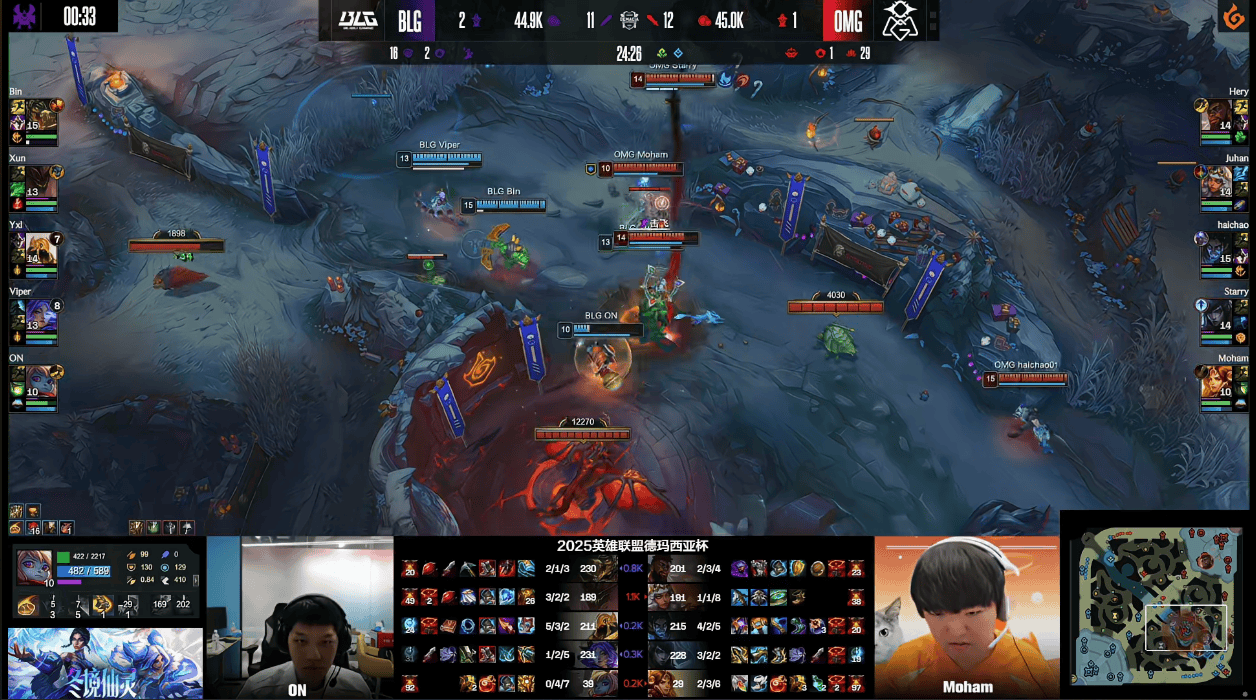Select the 0/4/7 scoreboard row
The height and width of the screenshot is (700, 1256).
click(x=557, y=683)
